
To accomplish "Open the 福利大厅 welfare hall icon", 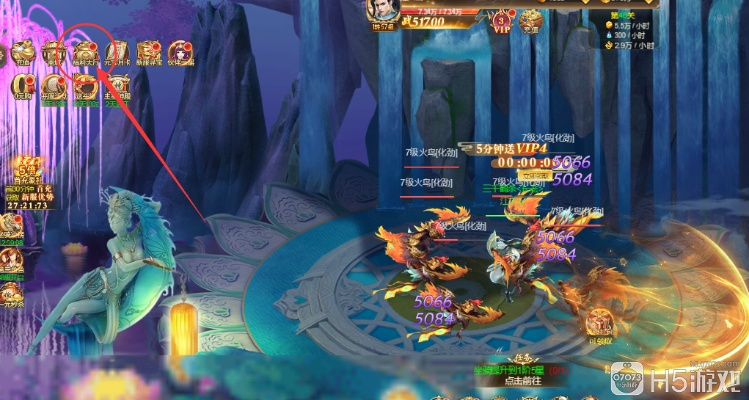I will tap(85, 52).
